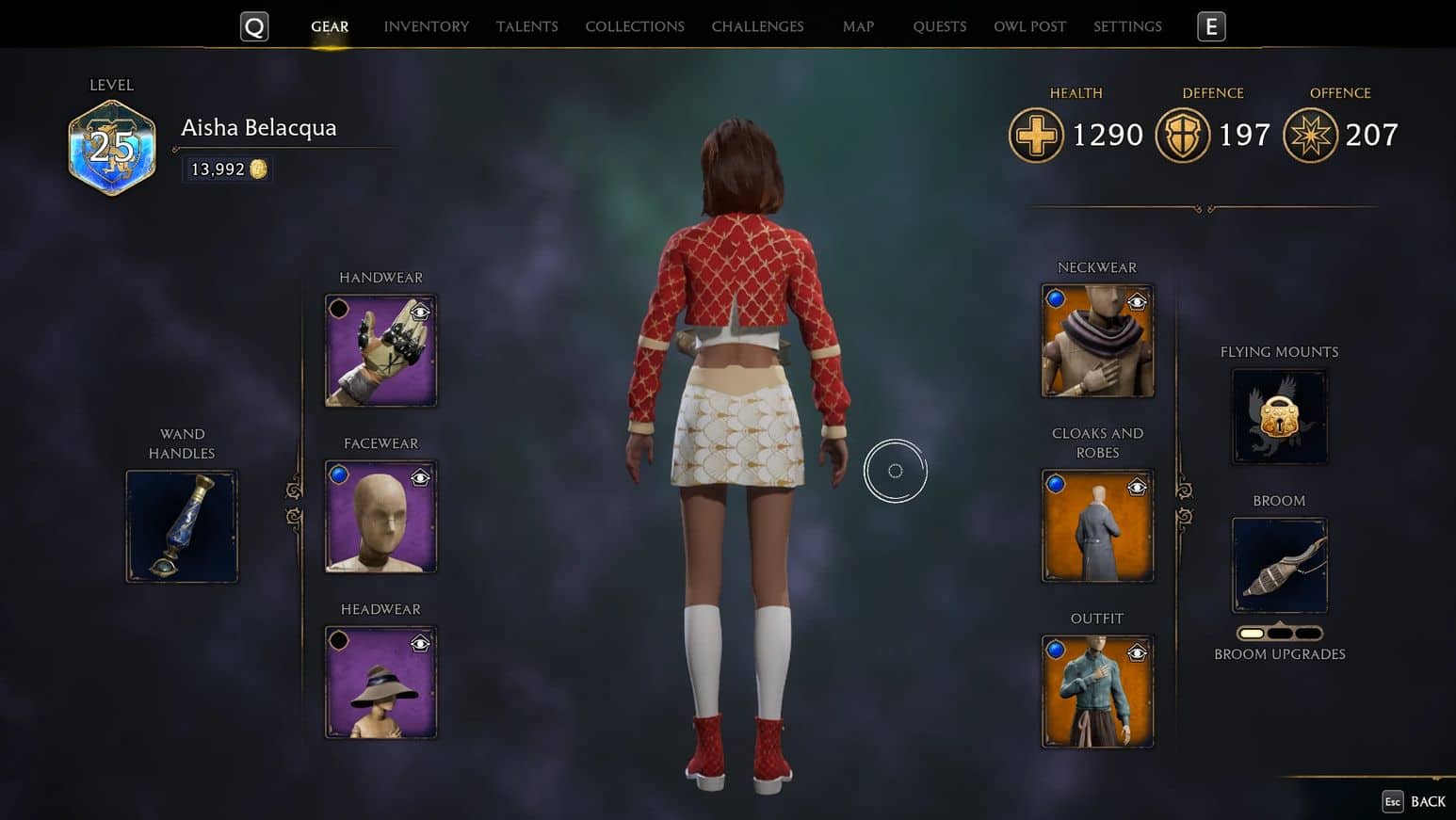The height and width of the screenshot is (820, 1456).
Task: Switch to the Inventory tab
Action: (426, 26)
